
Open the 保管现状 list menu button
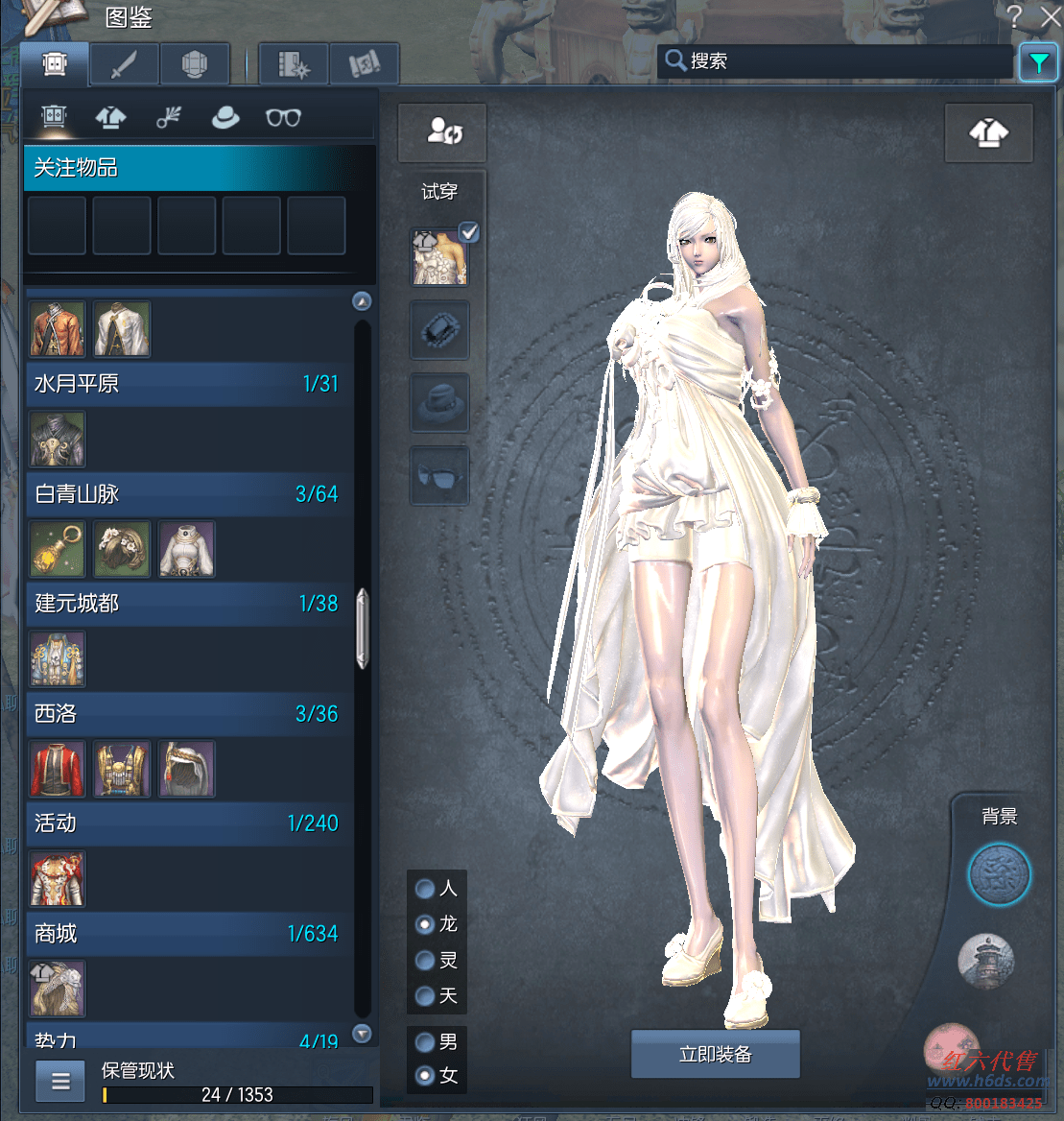pyautogui.click(x=60, y=1082)
